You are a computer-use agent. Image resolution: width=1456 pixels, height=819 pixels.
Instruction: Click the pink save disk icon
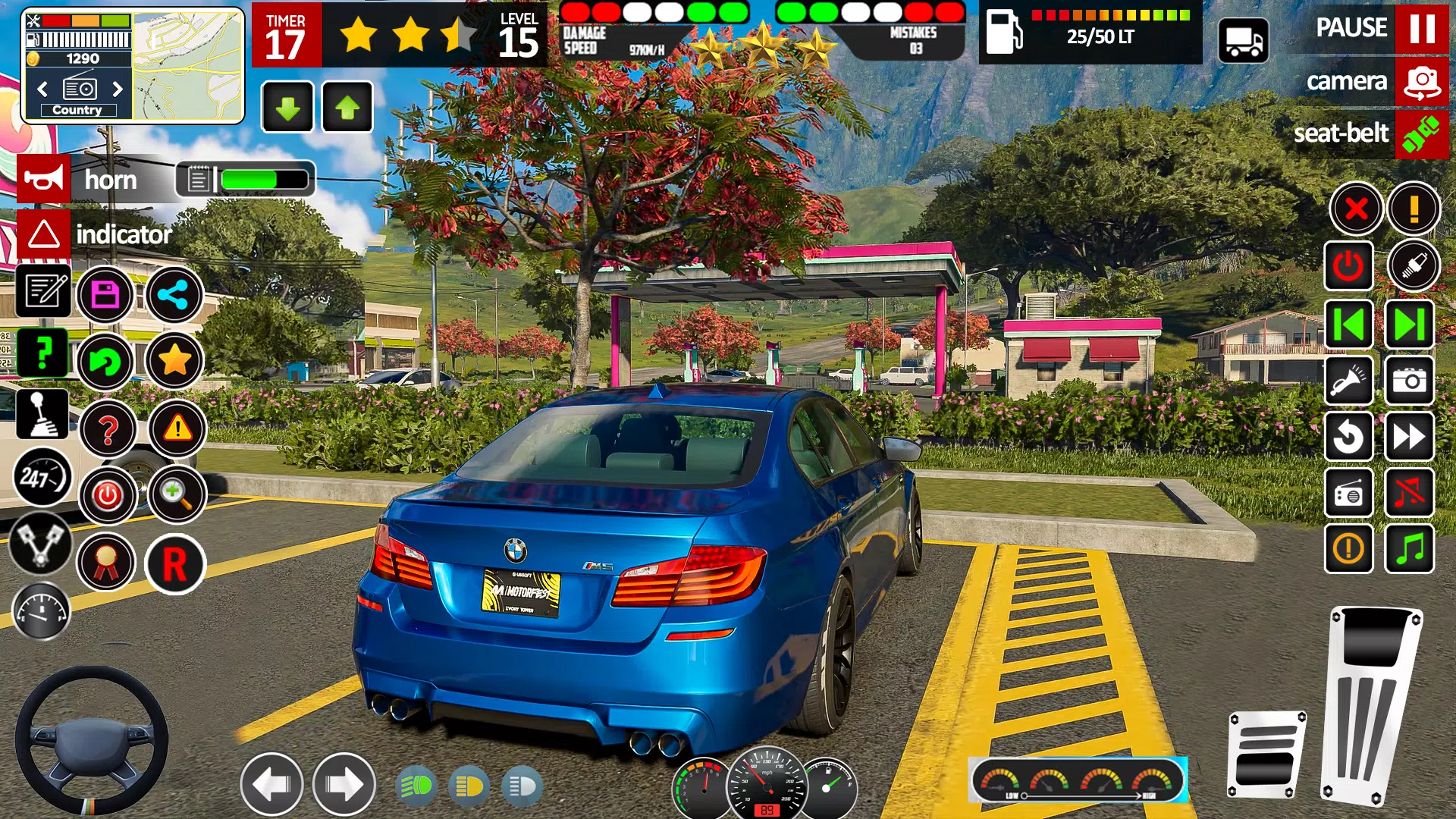point(105,294)
